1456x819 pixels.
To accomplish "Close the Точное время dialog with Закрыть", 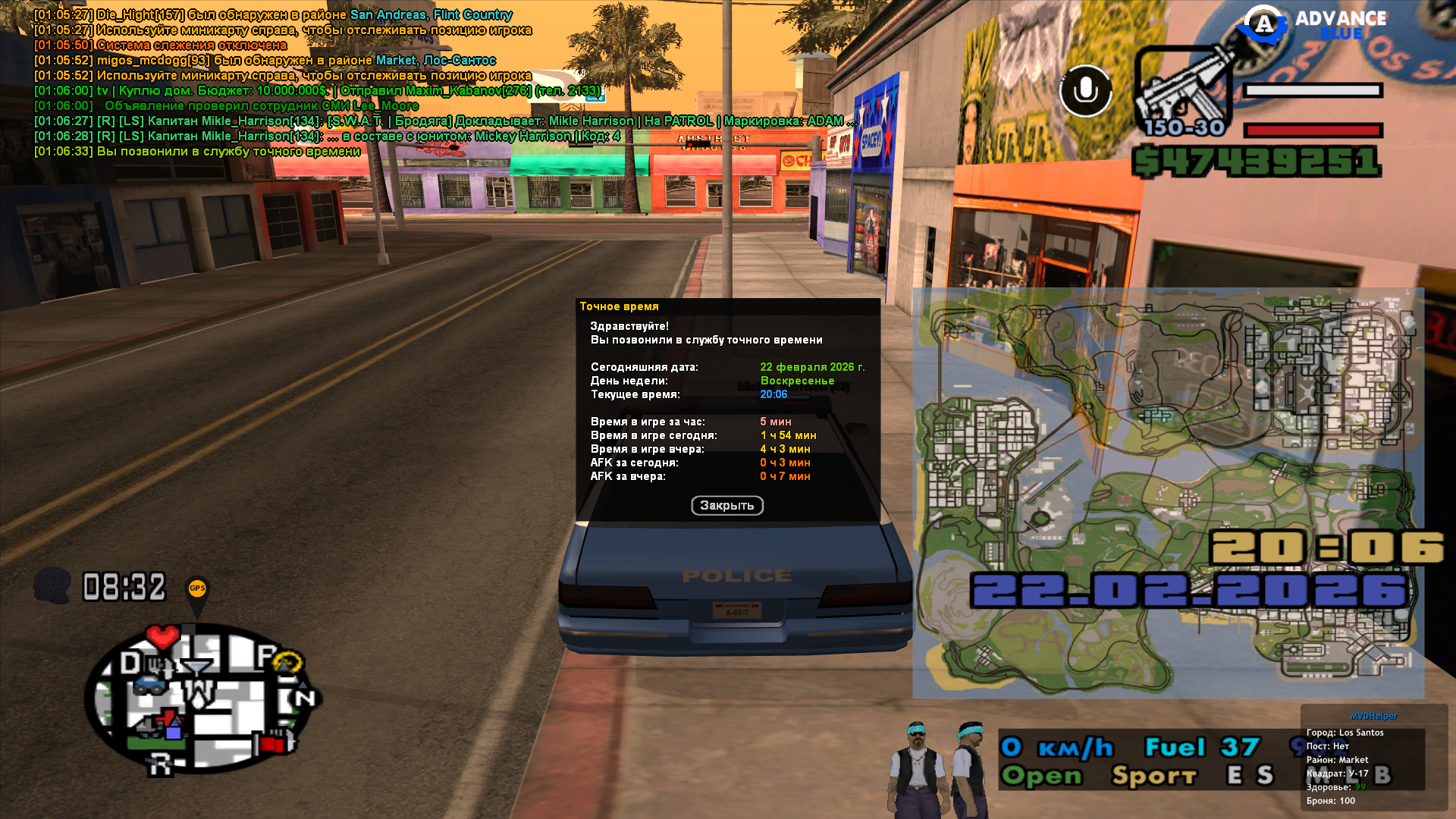I will (726, 506).
